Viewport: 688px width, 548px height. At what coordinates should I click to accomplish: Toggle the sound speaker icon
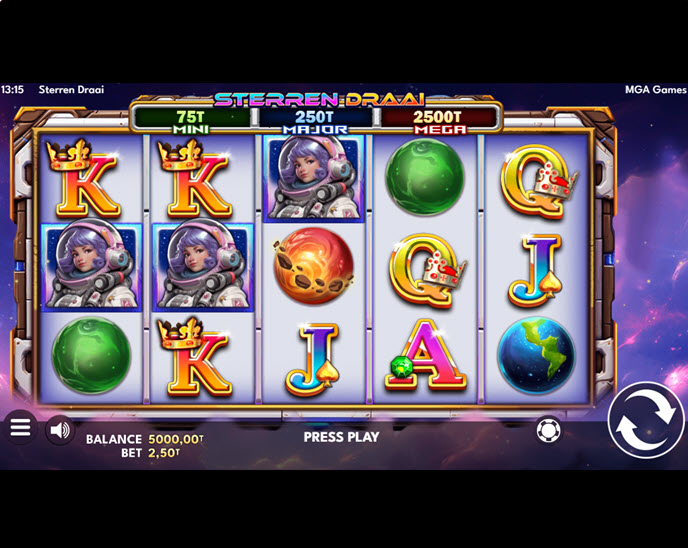[x=60, y=430]
